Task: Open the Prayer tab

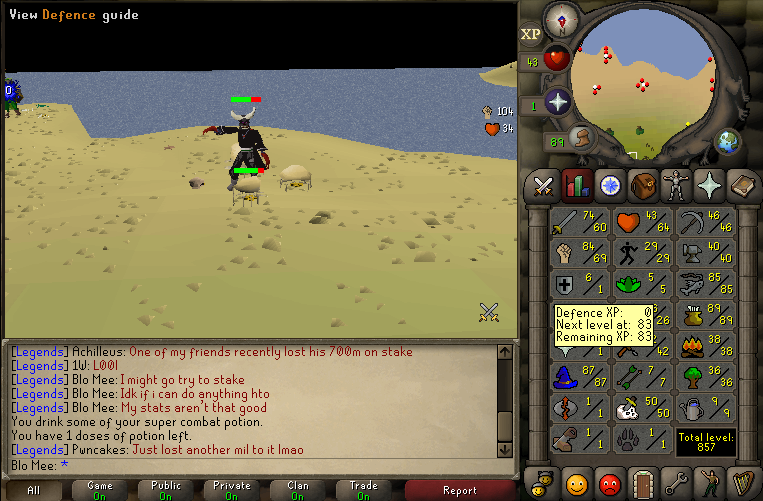Action: coord(708,185)
